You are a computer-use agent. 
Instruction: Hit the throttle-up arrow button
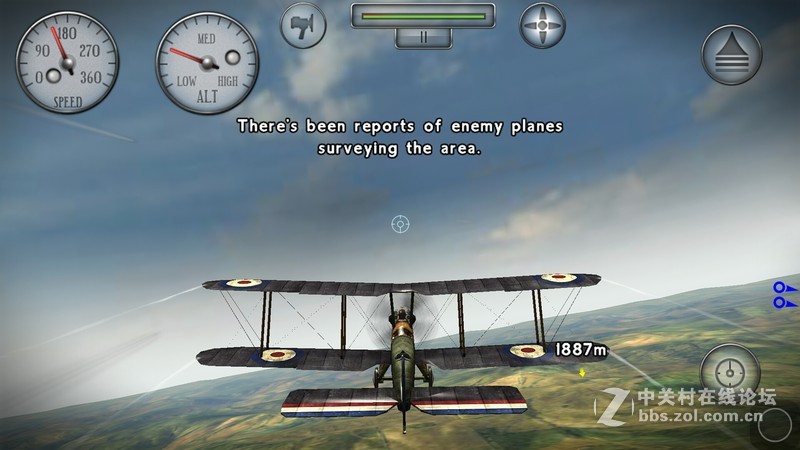[732, 55]
